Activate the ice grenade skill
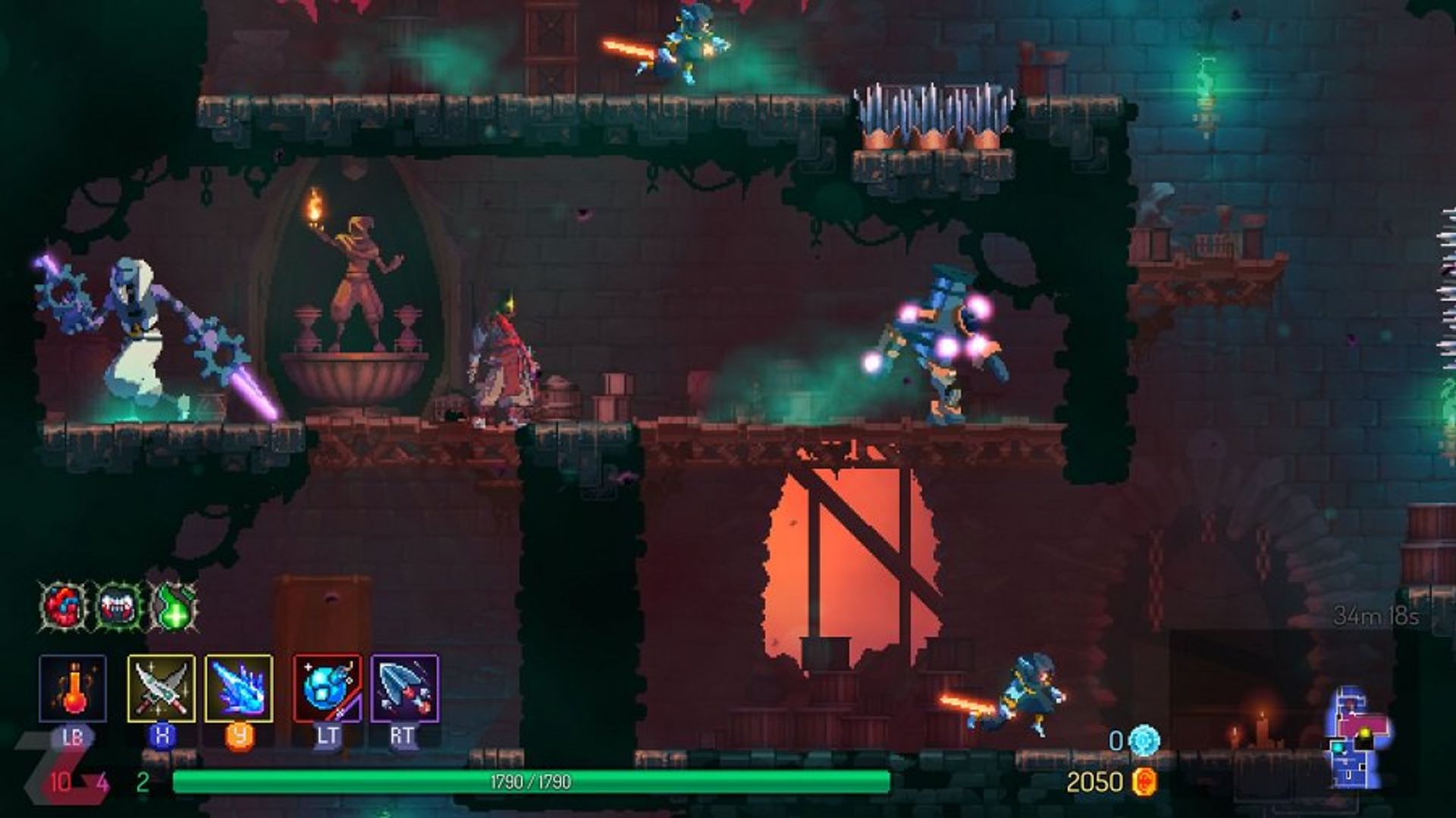This screenshot has width=1456, height=818. (327, 688)
